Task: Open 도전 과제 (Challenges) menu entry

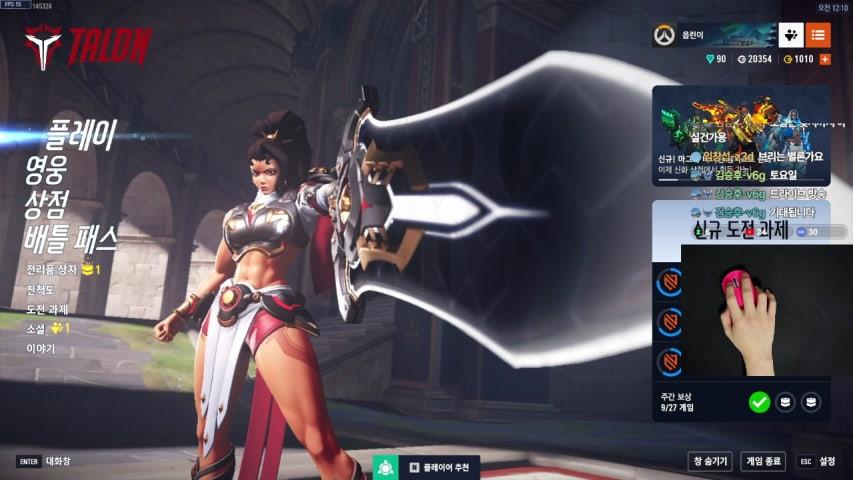Action: tap(47, 309)
